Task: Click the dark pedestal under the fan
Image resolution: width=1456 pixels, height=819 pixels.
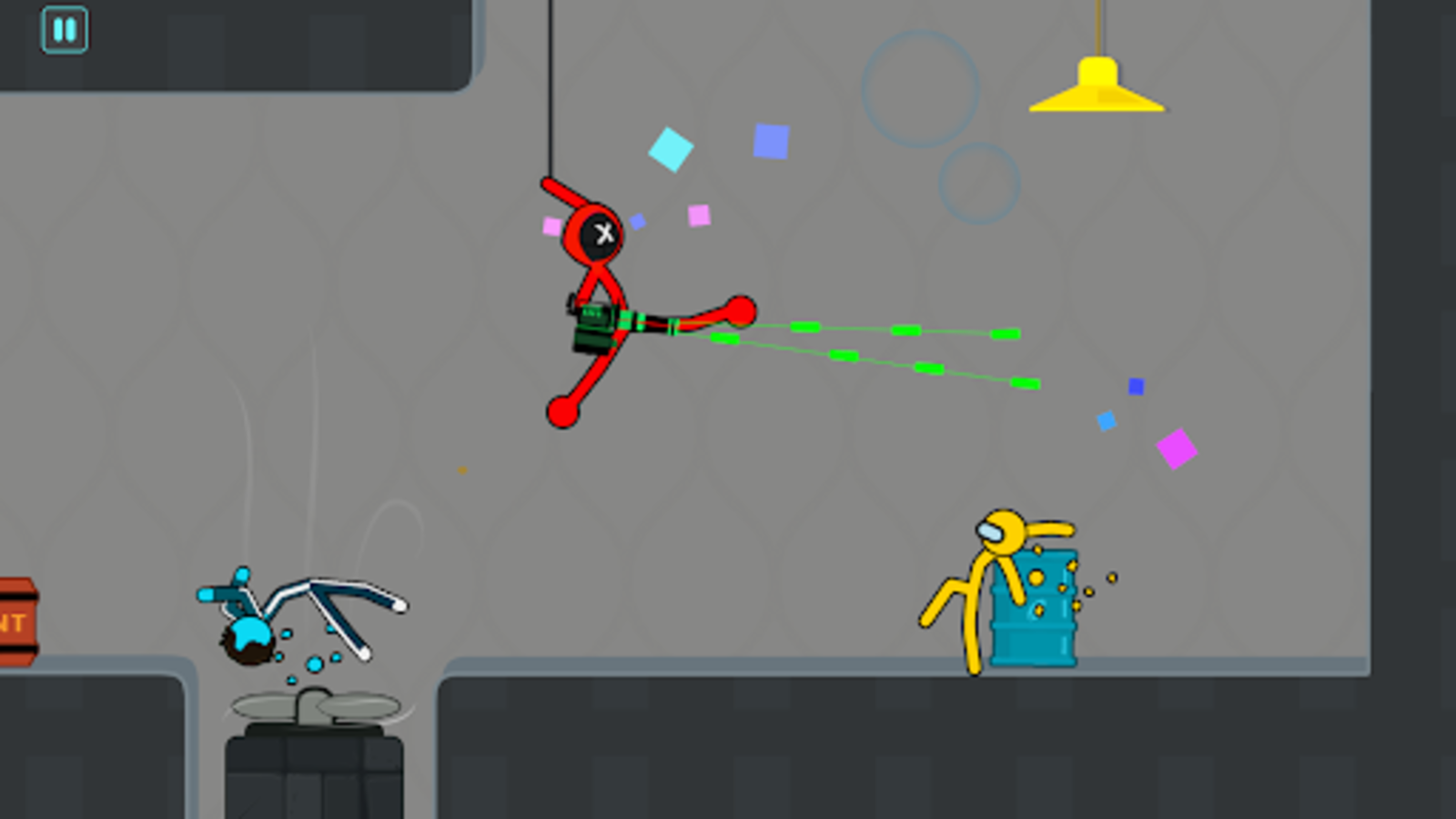Action: [x=314, y=773]
